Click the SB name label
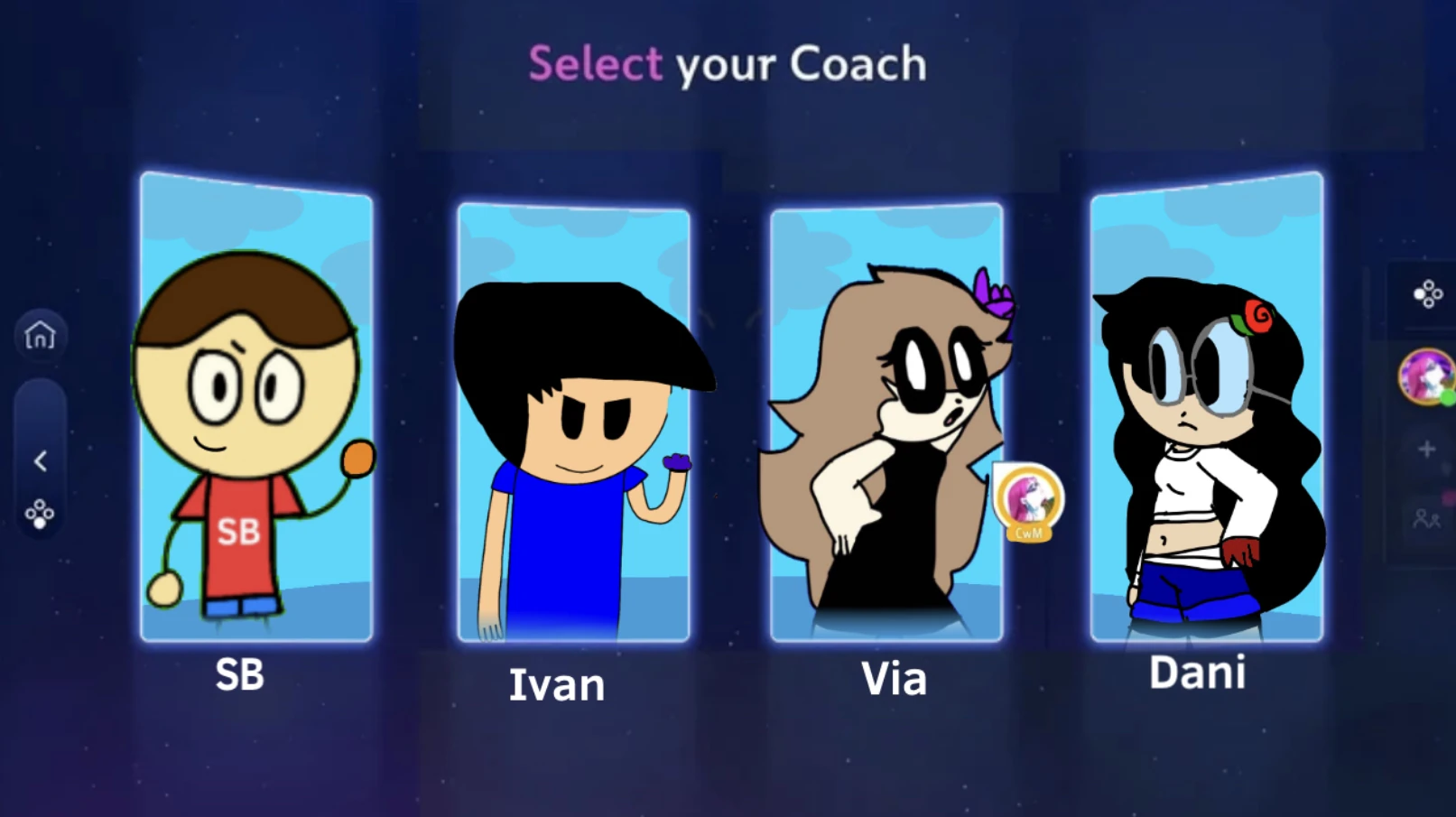 [x=240, y=674]
